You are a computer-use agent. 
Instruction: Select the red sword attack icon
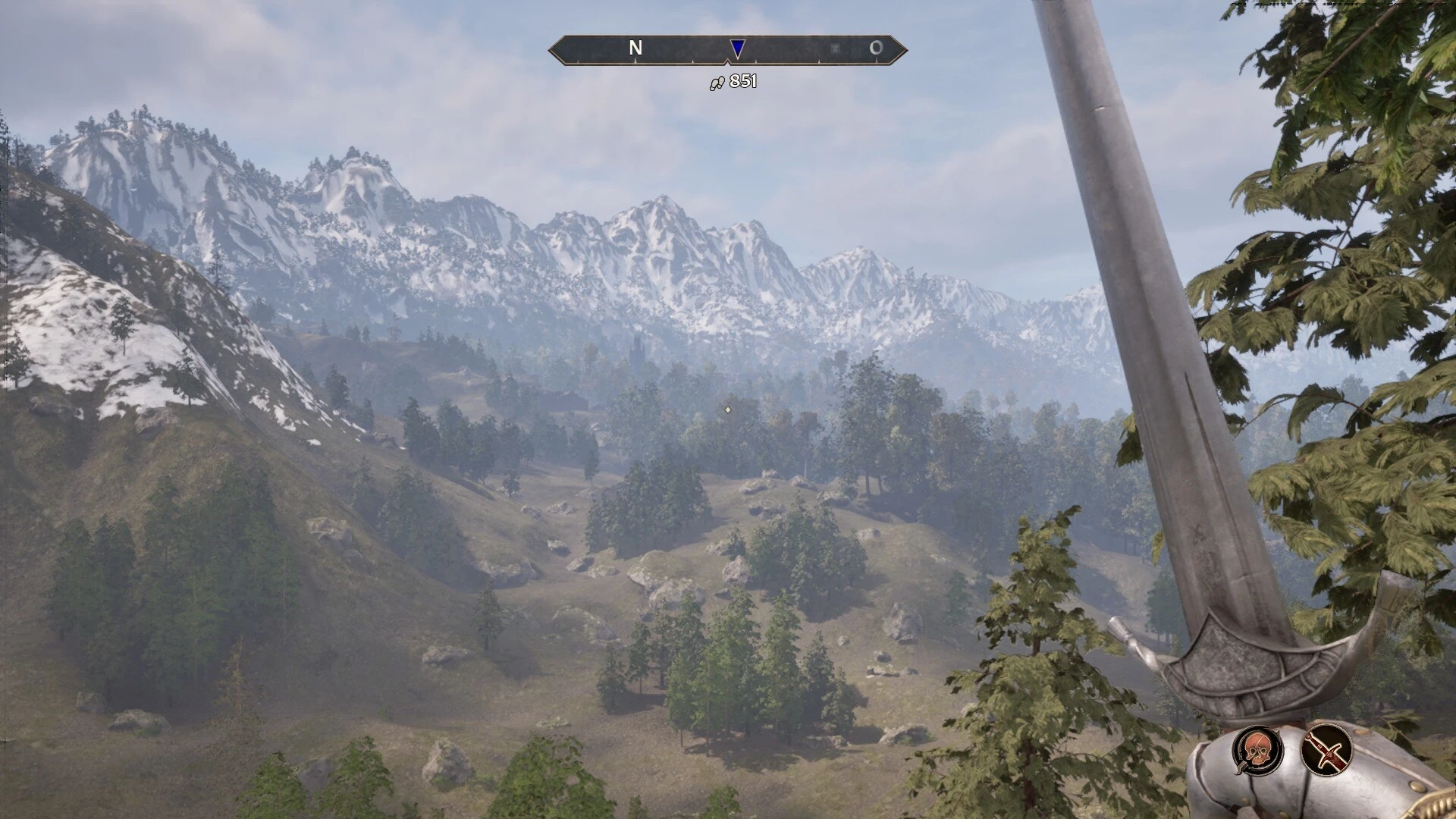point(1327,749)
